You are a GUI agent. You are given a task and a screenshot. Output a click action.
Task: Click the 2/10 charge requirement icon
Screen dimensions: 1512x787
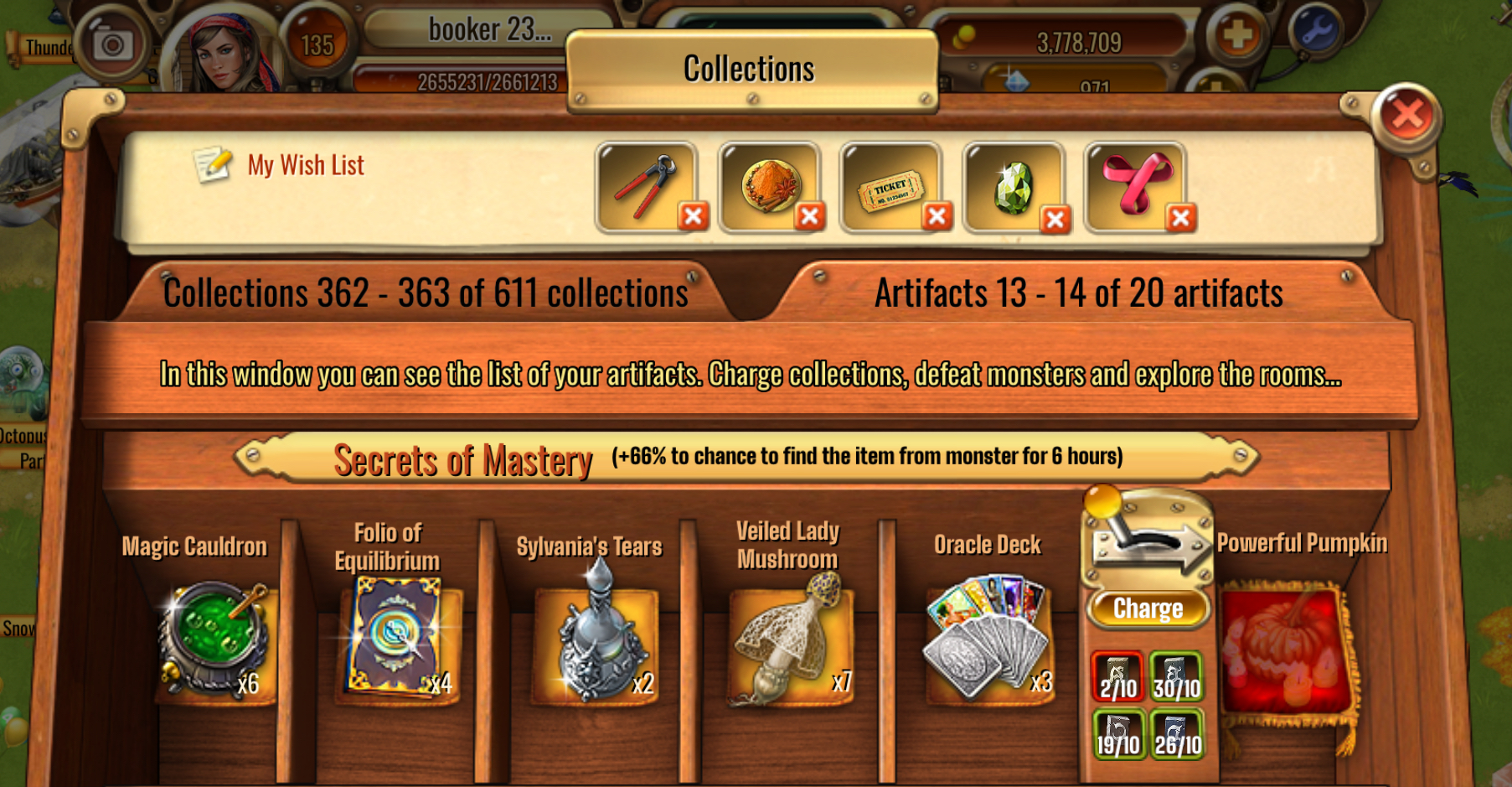pyautogui.click(x=1117, y=677)
